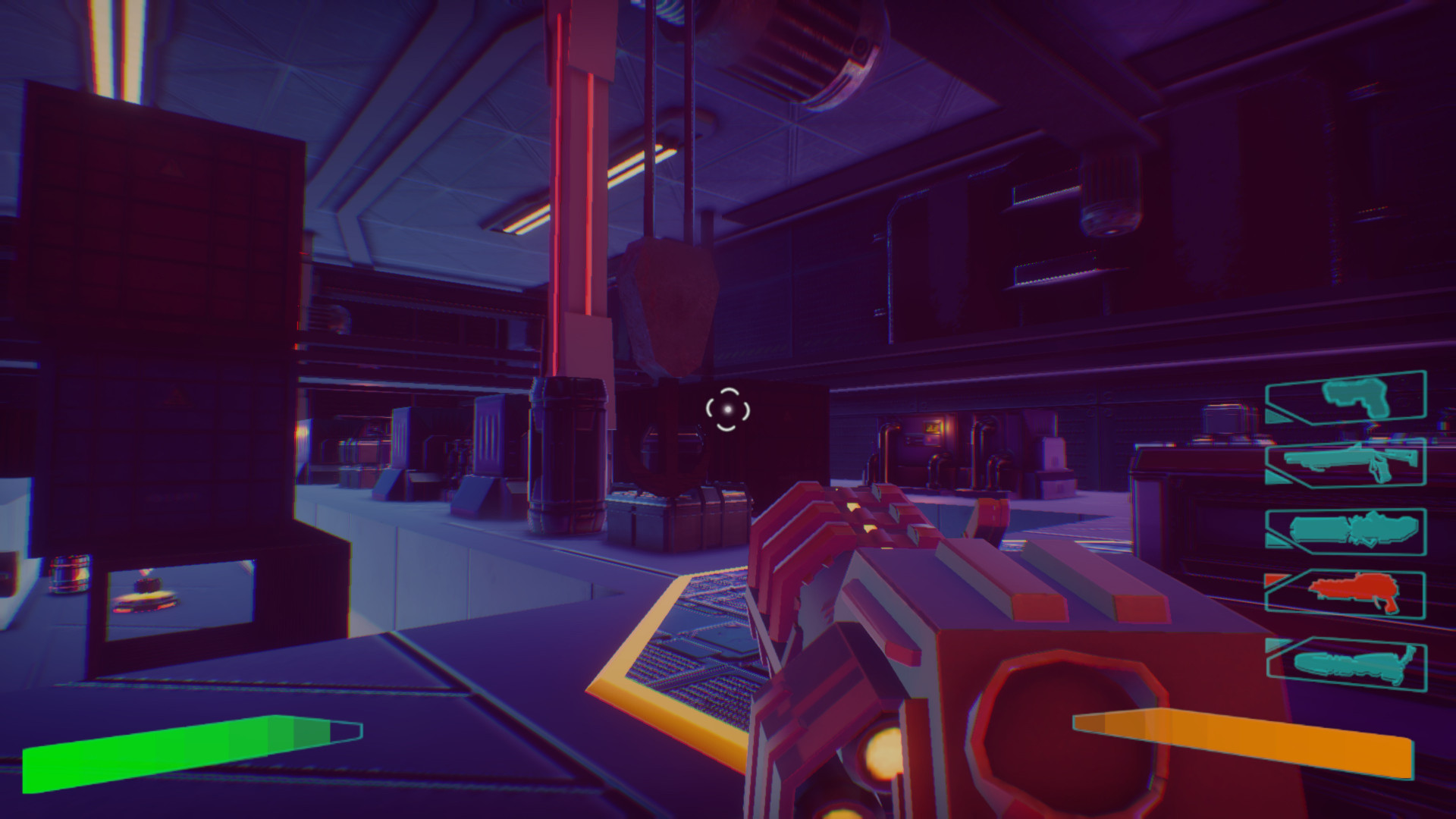1456x819 pixels.
Task: Select the rocket launcher in the bottom slot
Action: 1349,664
